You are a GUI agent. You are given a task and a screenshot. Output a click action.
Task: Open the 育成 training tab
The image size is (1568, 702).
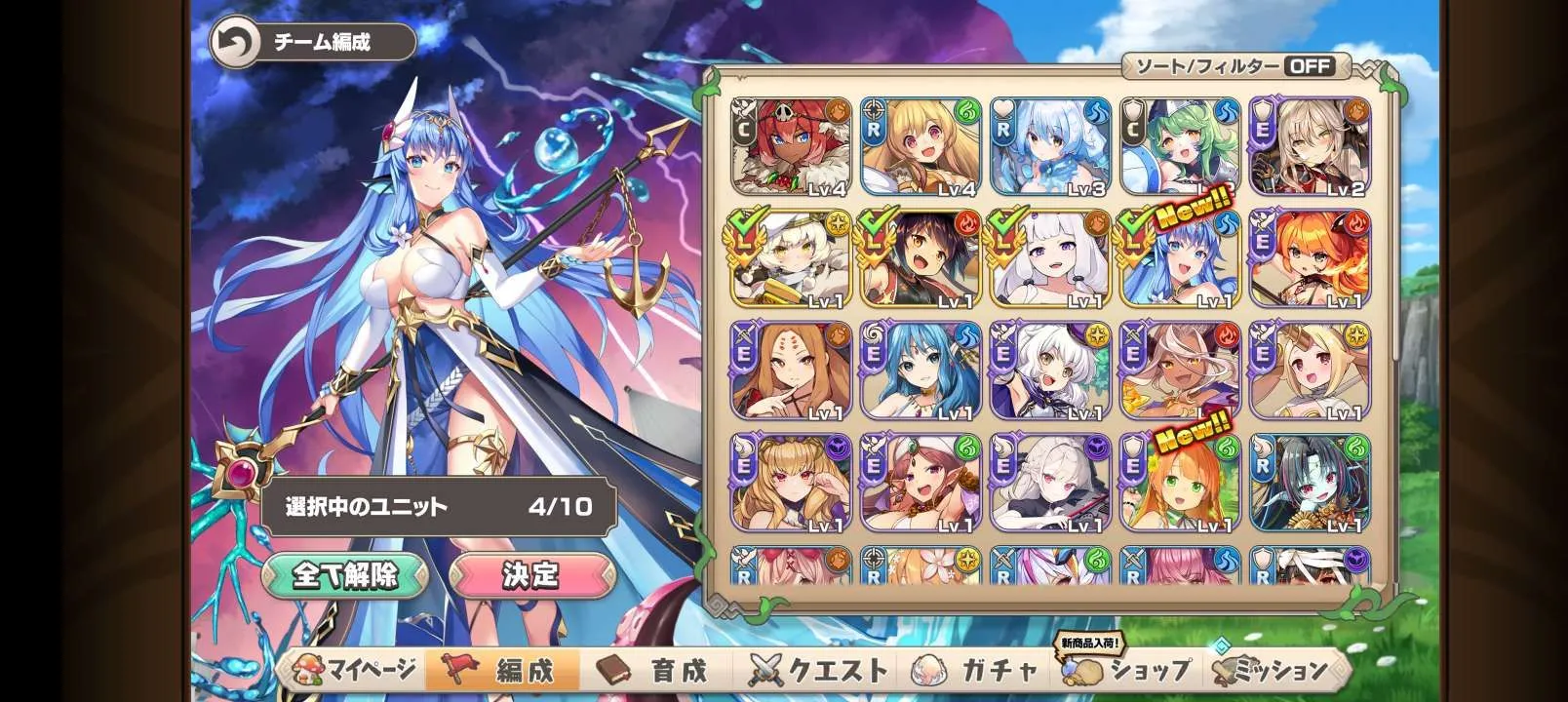(x=653, y=671)
